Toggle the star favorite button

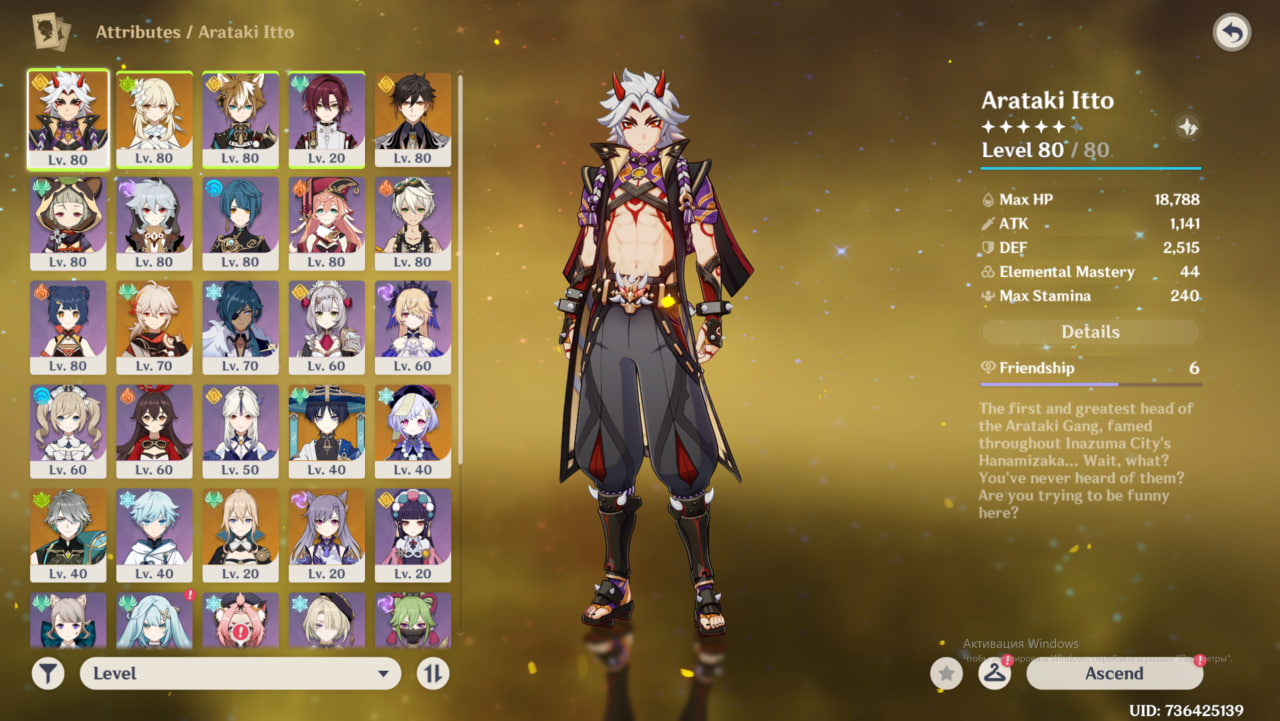(x=946, y=673)
